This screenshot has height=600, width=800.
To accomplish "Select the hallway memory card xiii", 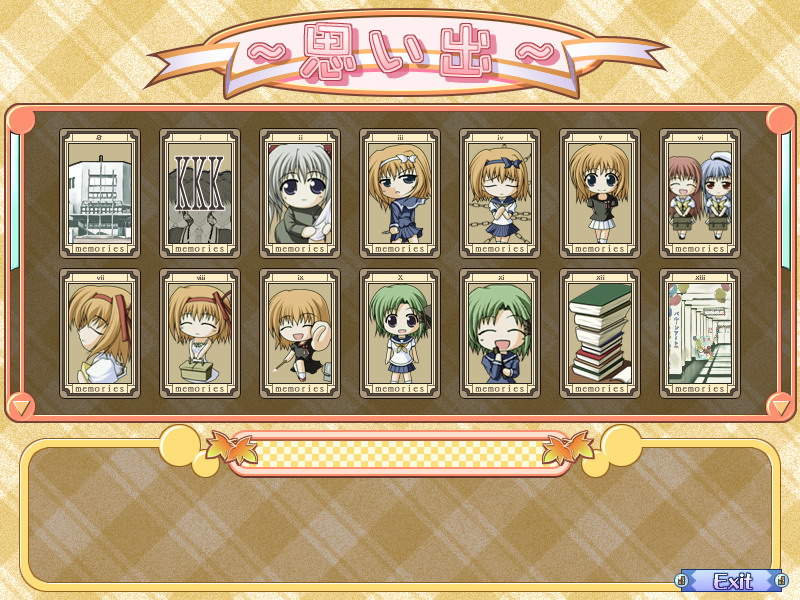I will pos(700,334).
